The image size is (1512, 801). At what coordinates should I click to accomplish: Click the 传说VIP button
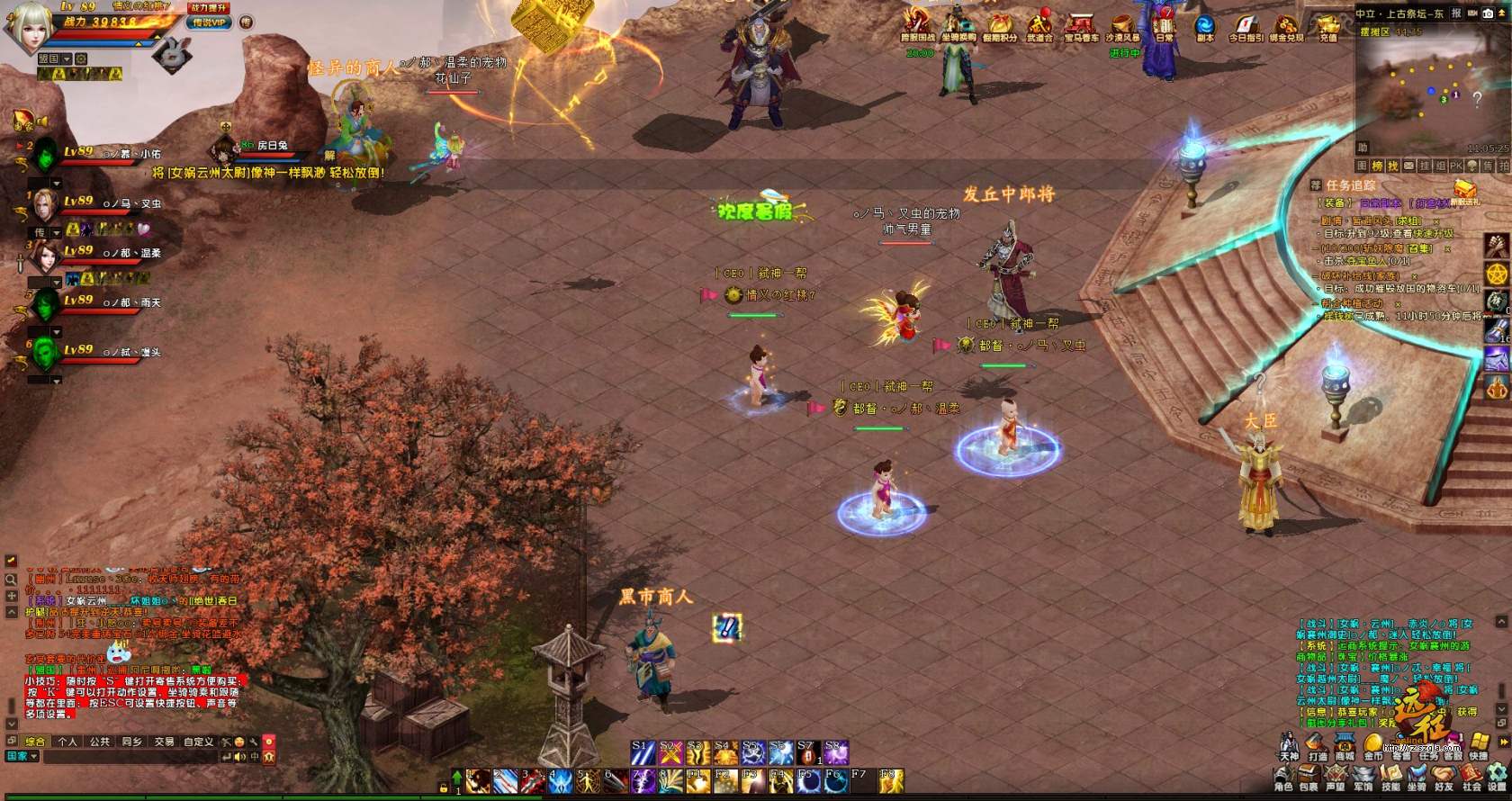210,22
